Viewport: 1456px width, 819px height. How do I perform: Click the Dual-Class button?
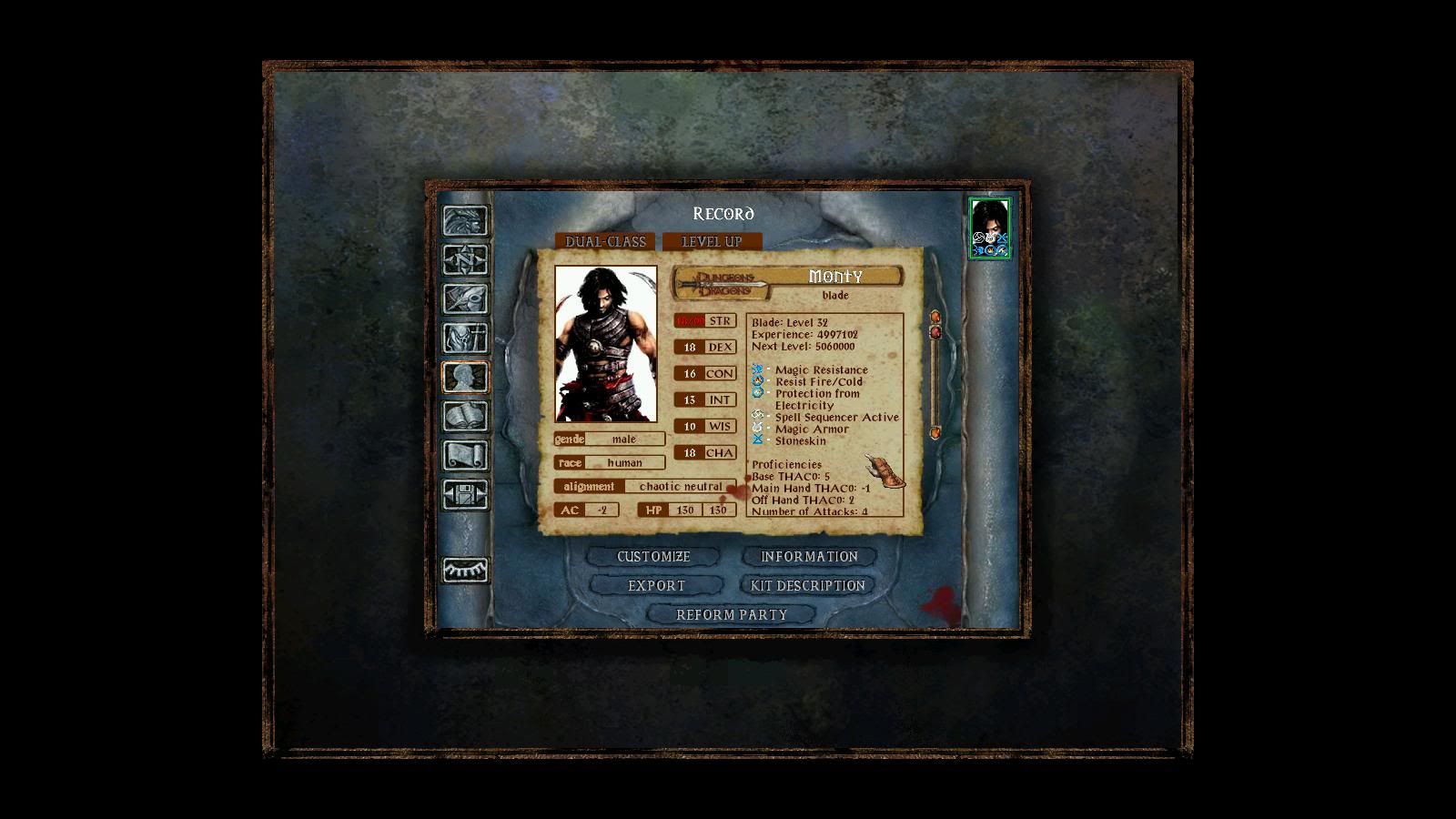point(605,241)
